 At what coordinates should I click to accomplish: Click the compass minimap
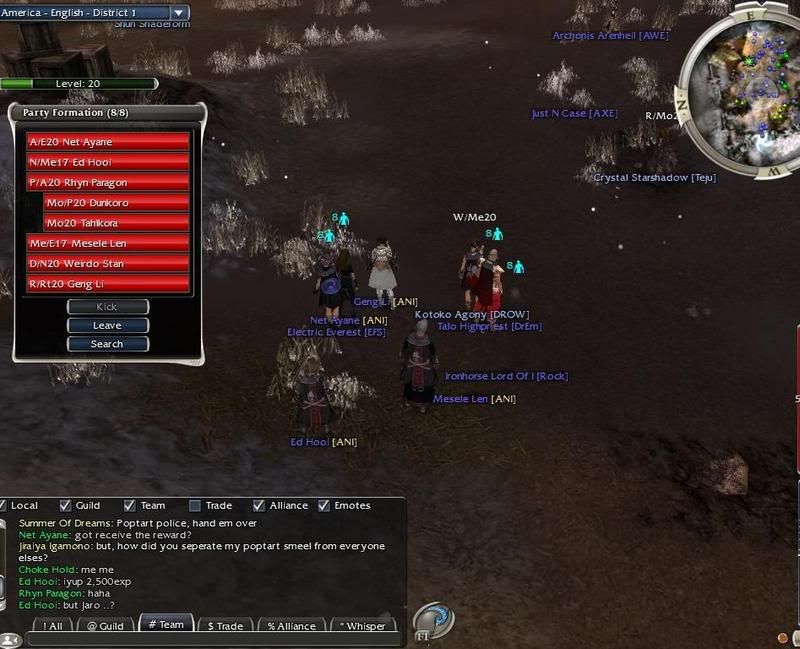pos(742,88)
